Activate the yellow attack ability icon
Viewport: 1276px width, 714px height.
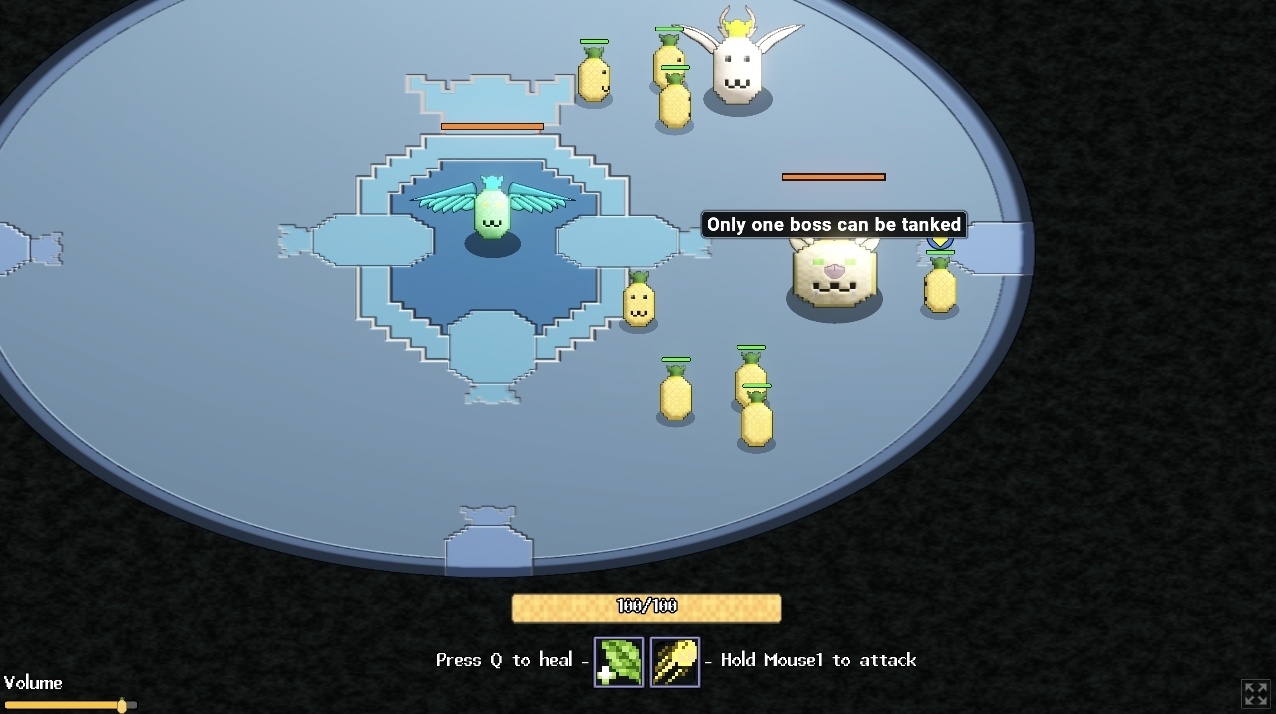point(675,662)
